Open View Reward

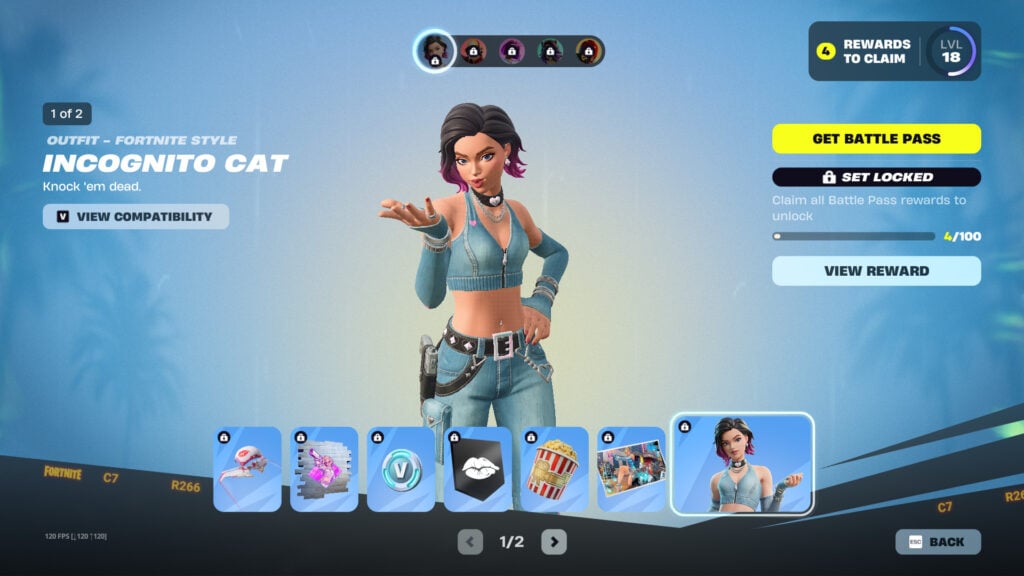pyautogui.click(x=876, y=270)
